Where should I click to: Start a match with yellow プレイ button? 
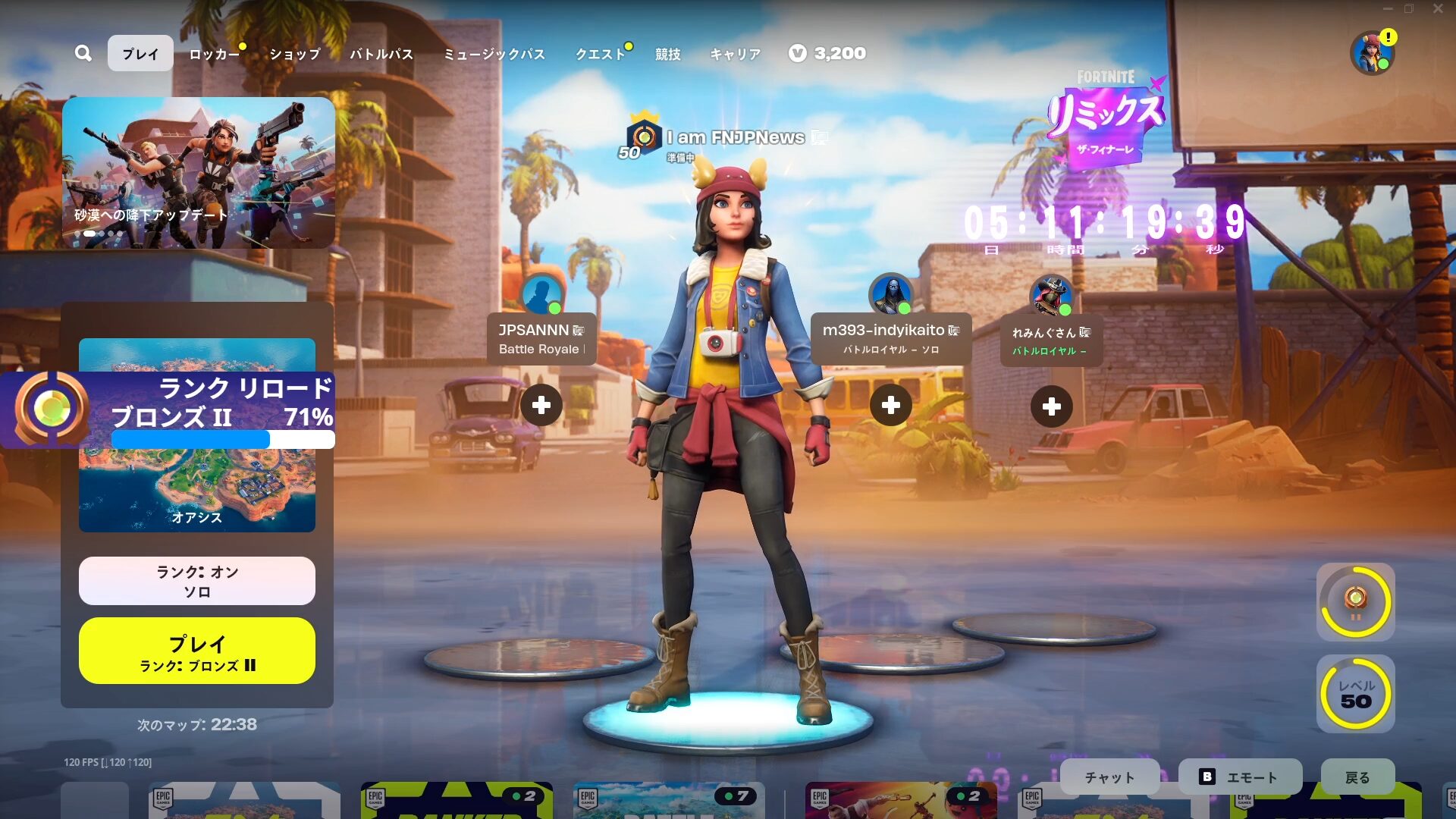coord(197,651)
